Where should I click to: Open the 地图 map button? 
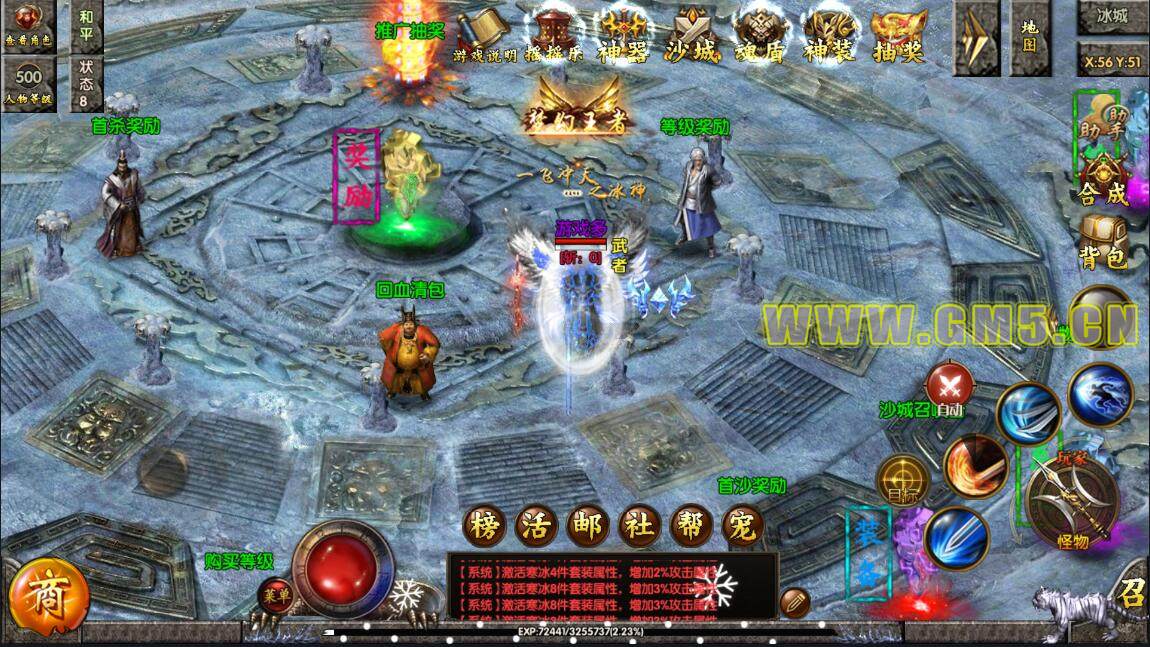(1029, 37)
